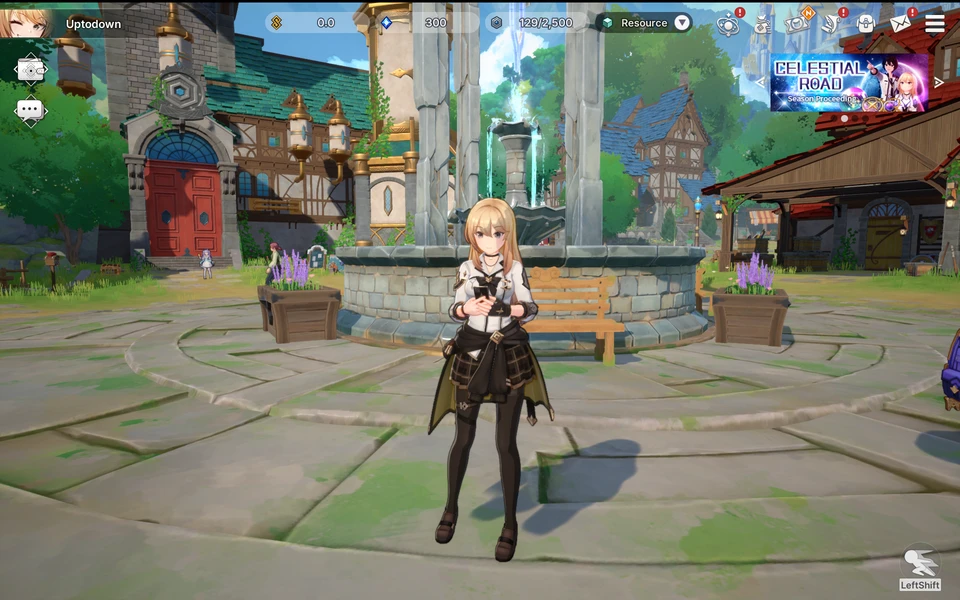Expand the Resource dropdown
The height and width of the screenshot is (600, 960).
click(682, 23)
